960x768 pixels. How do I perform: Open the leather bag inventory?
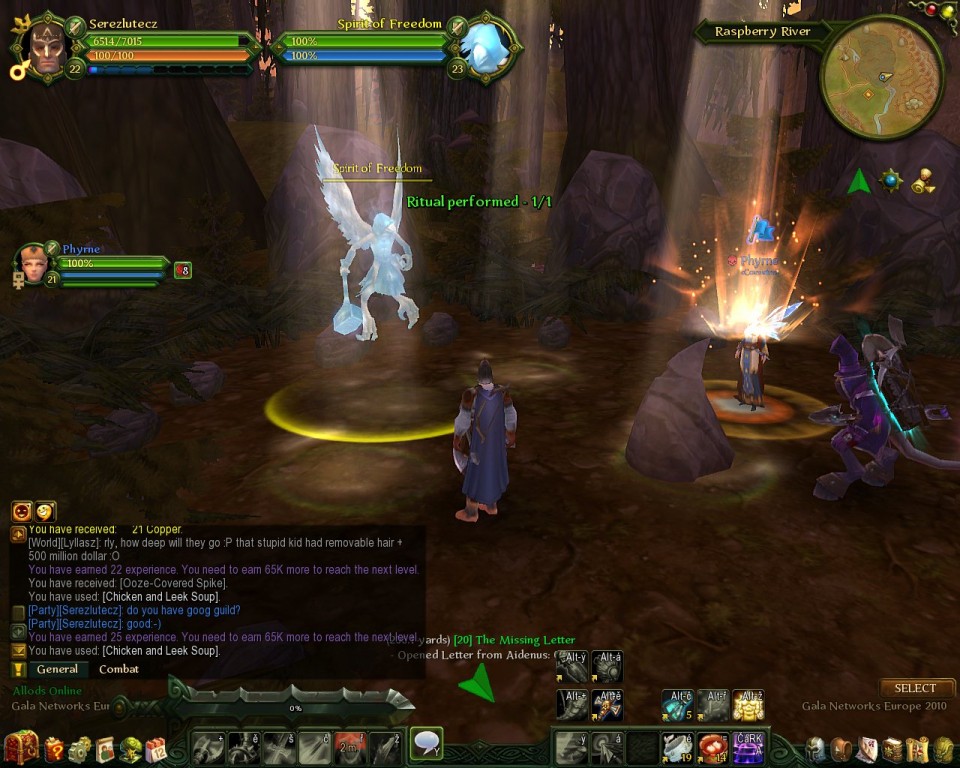tap(841, 749)
